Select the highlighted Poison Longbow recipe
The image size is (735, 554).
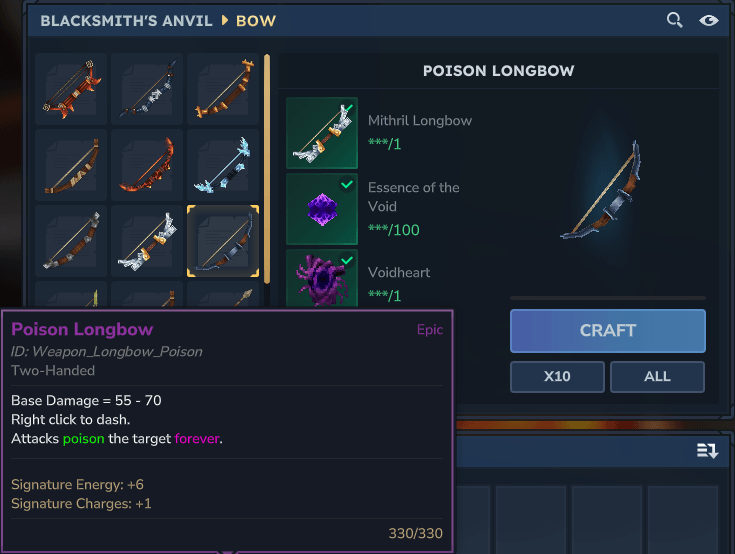[x=223, y=241]
